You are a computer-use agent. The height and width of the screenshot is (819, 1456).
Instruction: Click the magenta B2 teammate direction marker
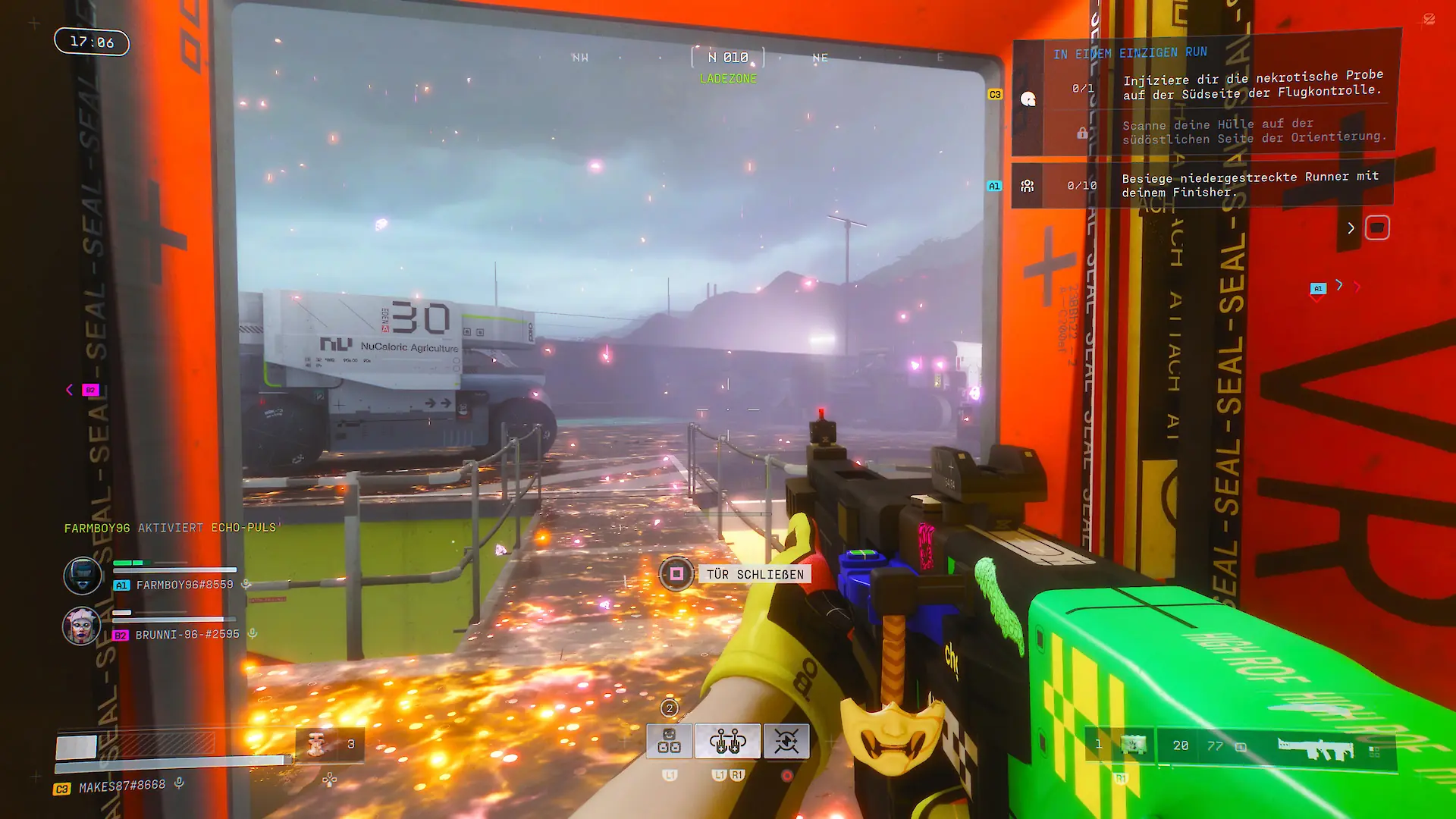pyautogui.click(x=90, y=390)
